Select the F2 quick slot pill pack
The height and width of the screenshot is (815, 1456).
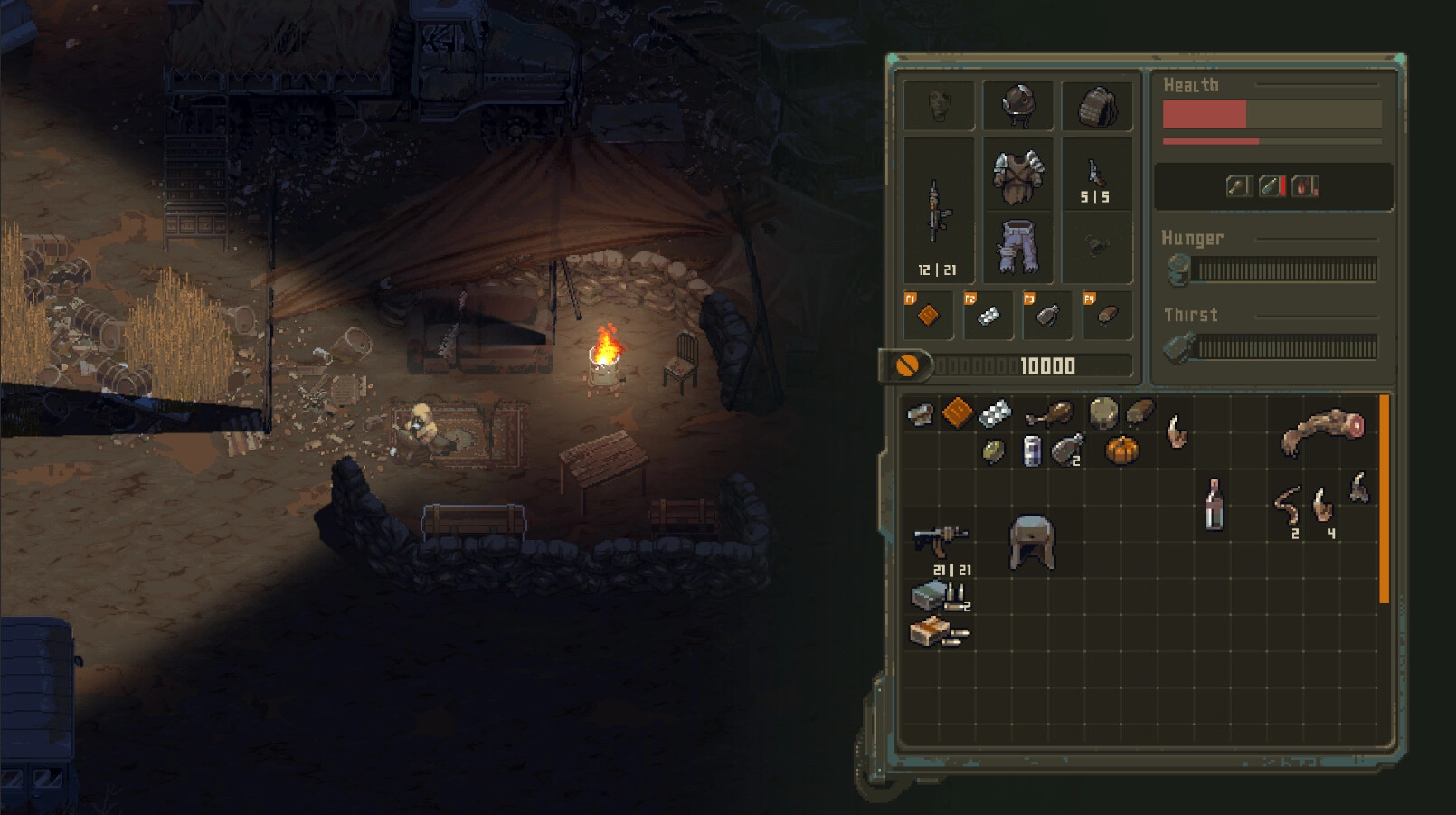[x=988, y=316]
